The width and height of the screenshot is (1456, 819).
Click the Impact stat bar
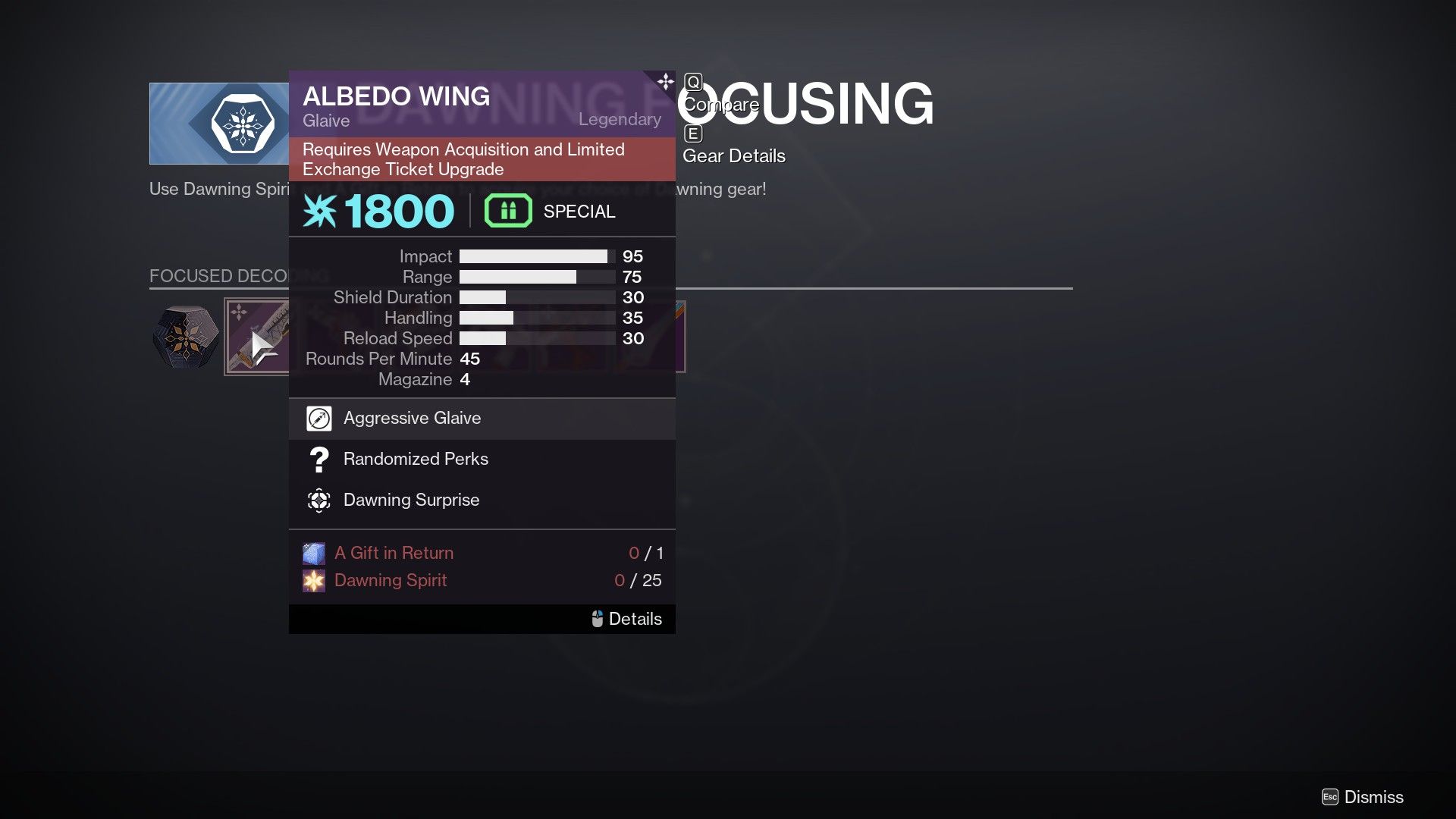[533, 256]
